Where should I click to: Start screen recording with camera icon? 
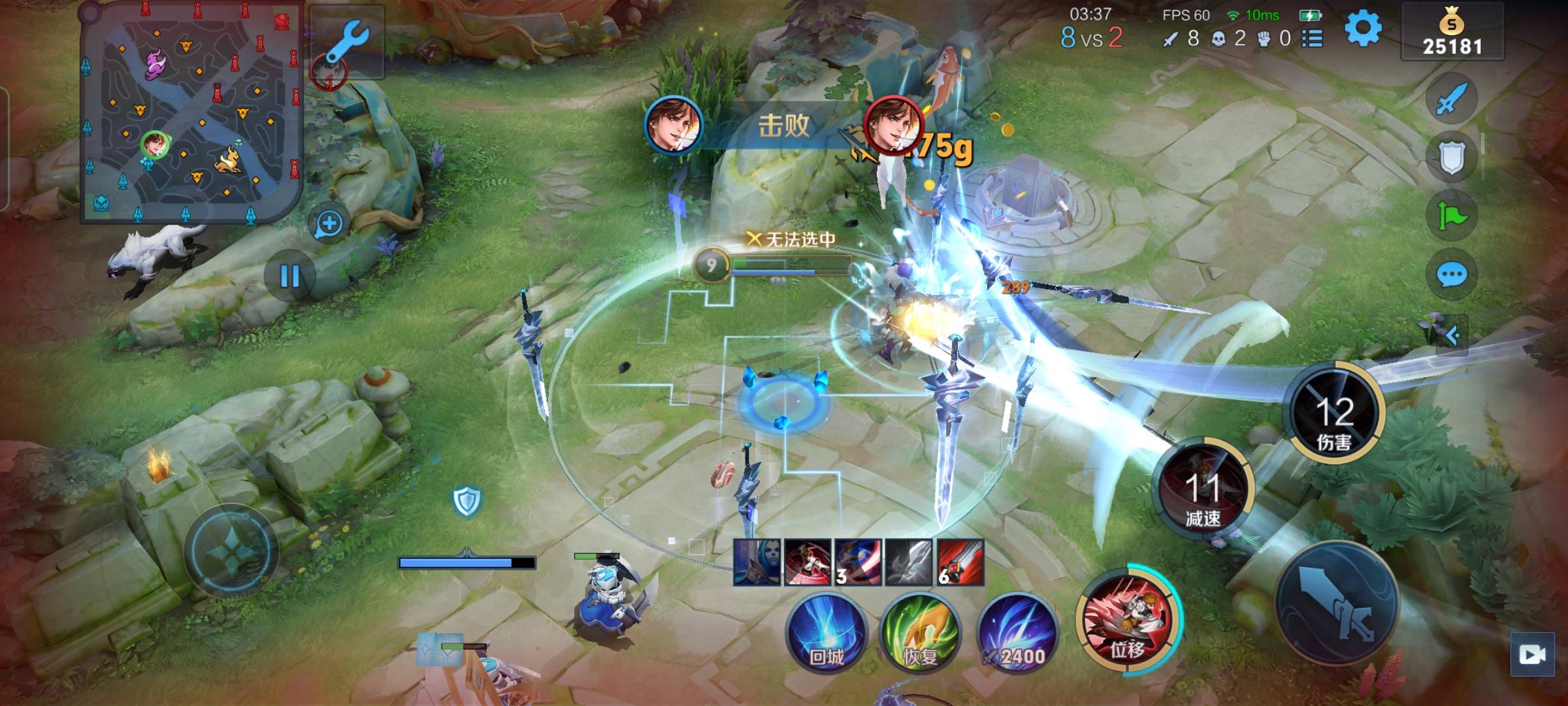click(x=1532, y=654)
